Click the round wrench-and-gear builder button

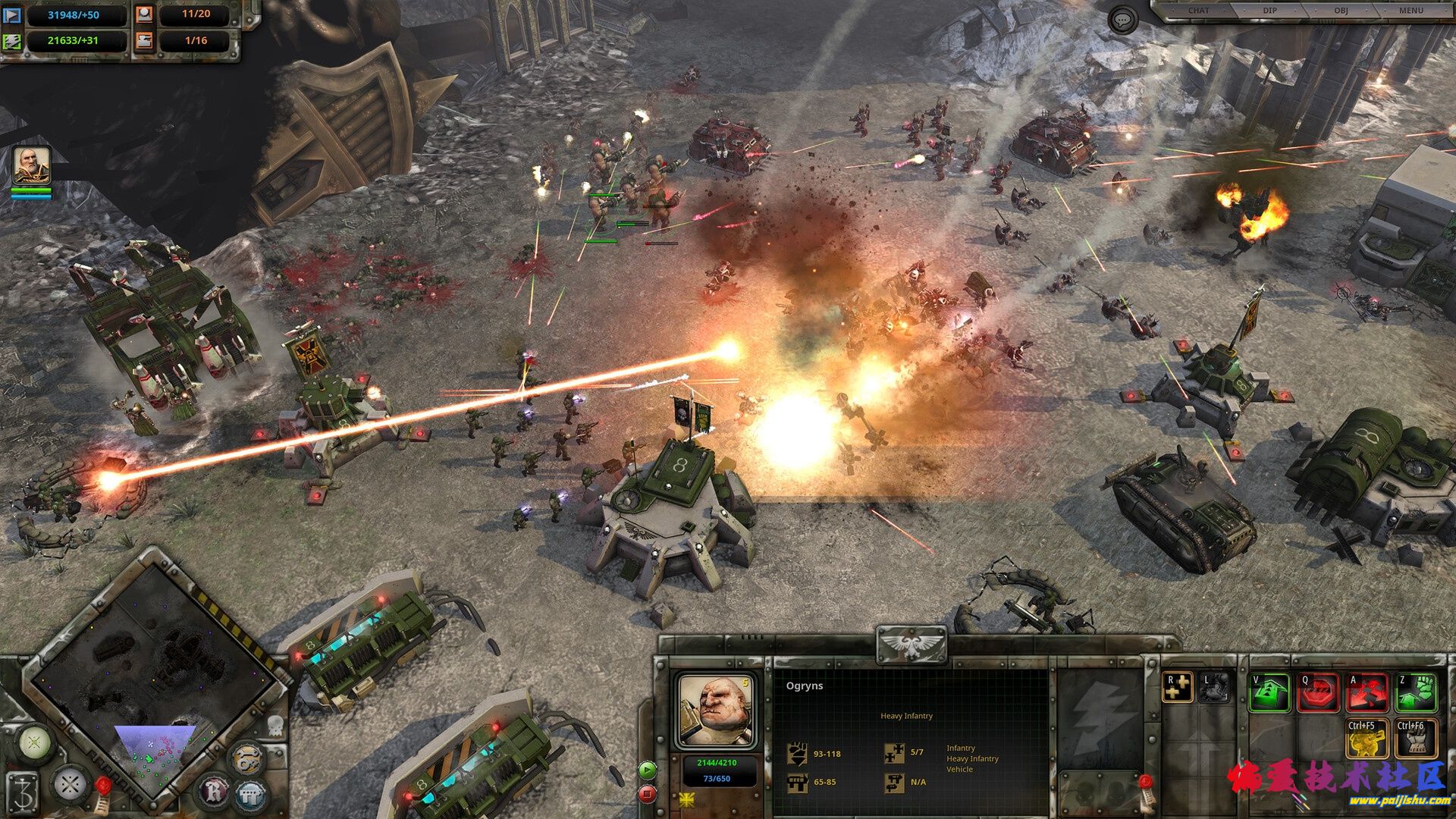246,758
